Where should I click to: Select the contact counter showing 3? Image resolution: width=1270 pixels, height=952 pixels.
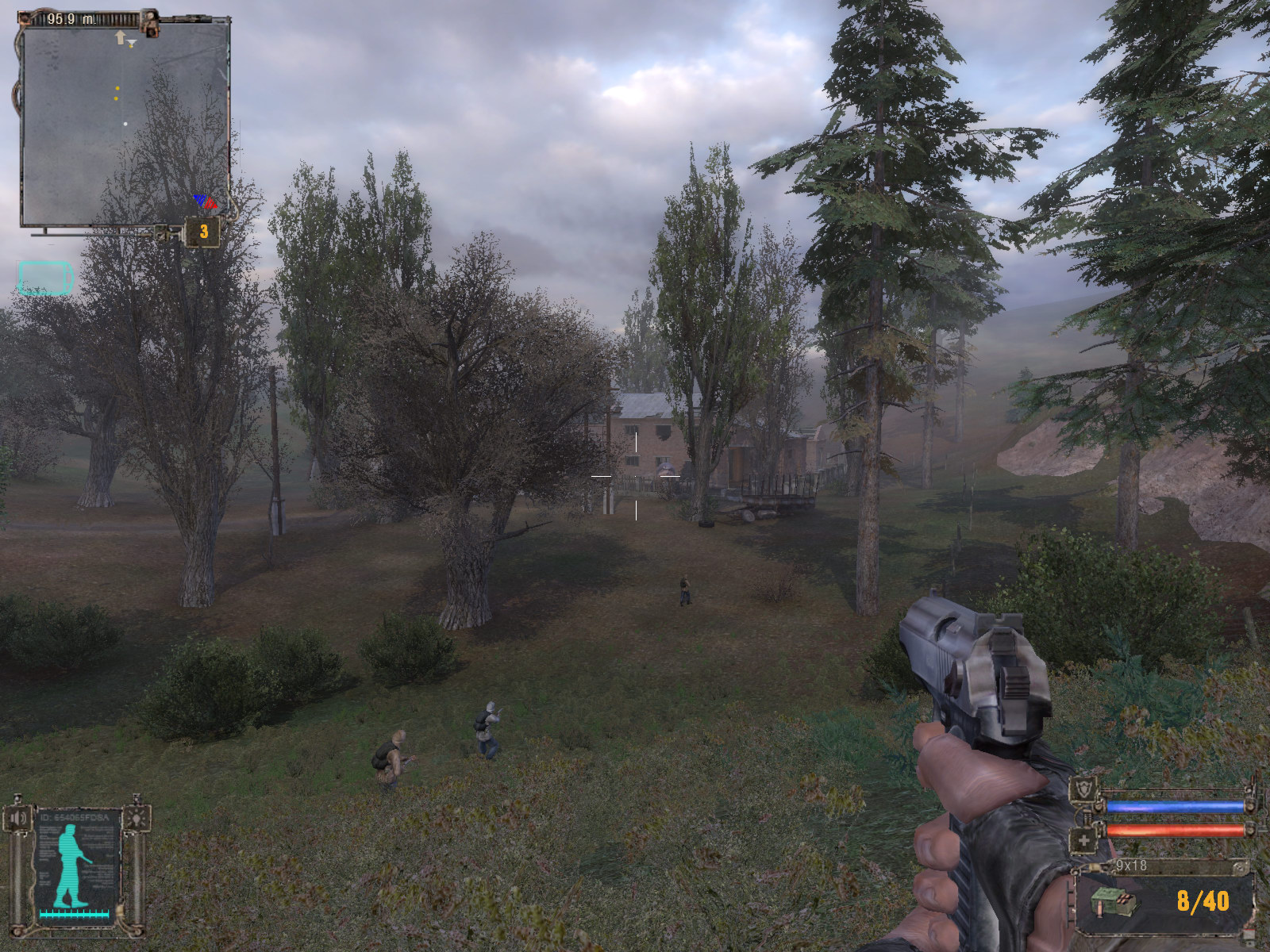[203, 232]
